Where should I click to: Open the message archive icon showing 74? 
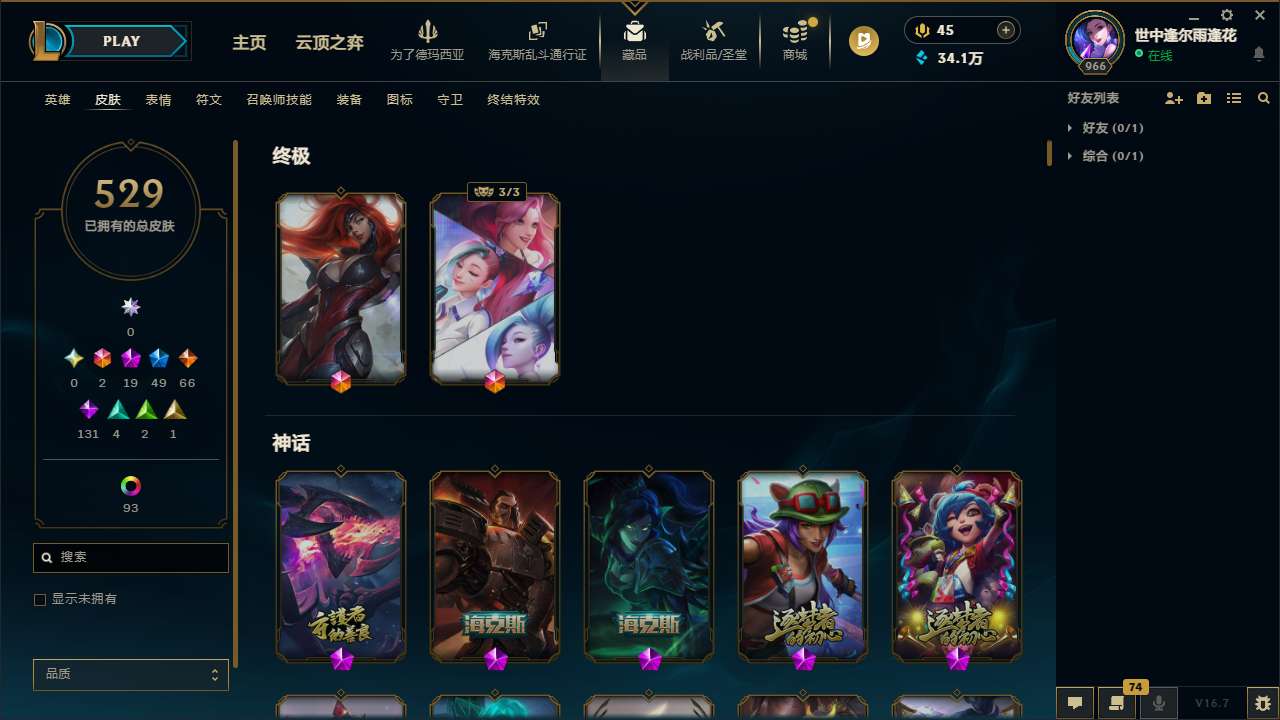pyautogui.click(x=1119, y=702)
